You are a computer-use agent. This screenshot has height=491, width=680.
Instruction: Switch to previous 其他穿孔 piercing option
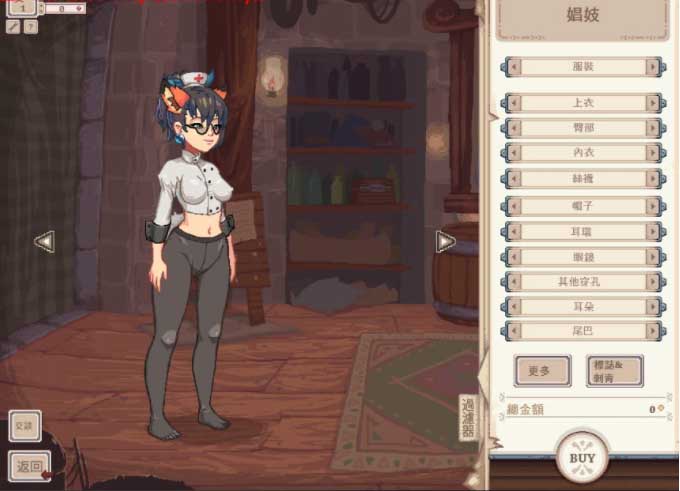(x=514, y=281)
